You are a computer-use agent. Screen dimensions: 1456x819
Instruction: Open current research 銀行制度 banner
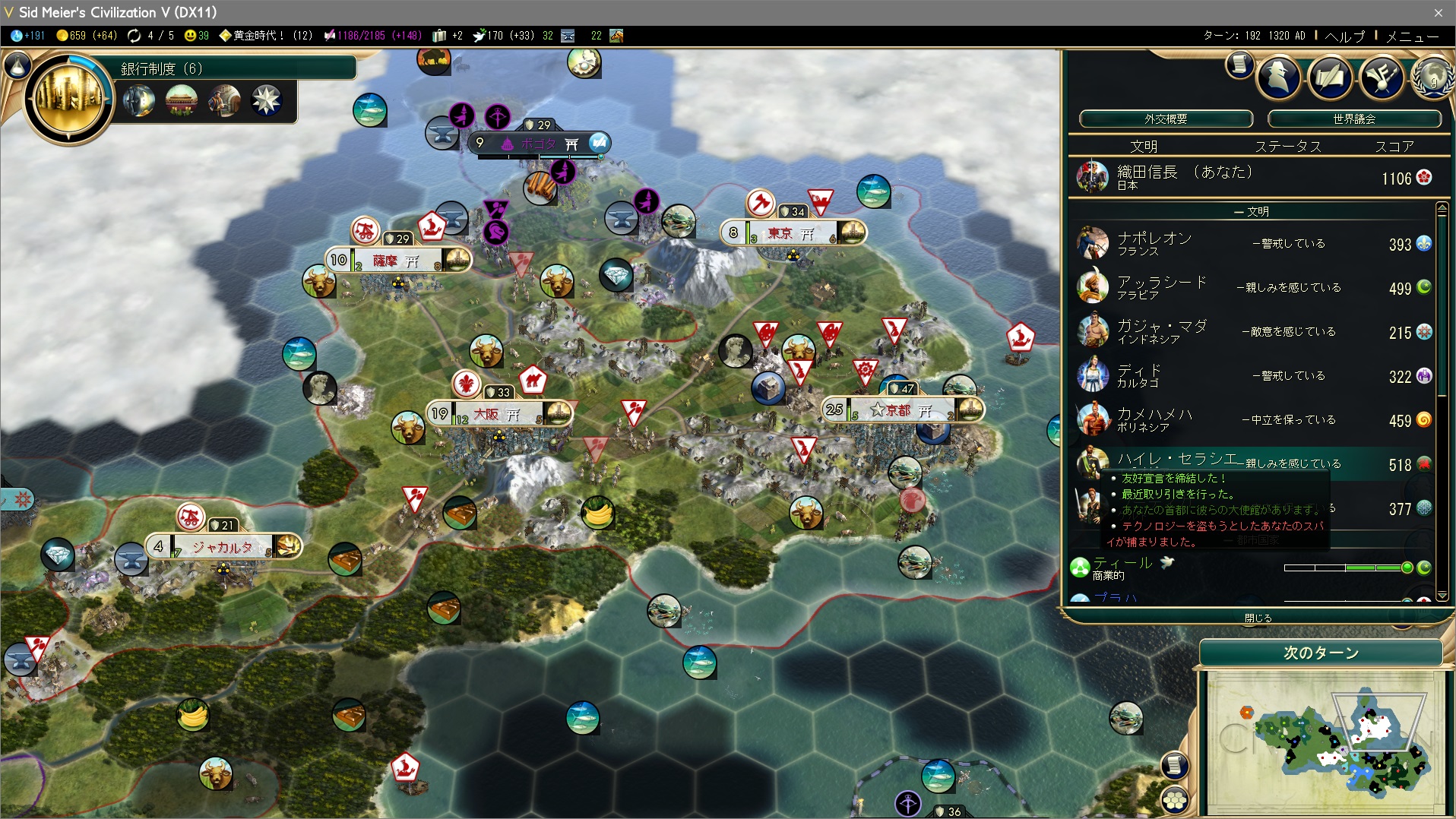coord(236,68)
